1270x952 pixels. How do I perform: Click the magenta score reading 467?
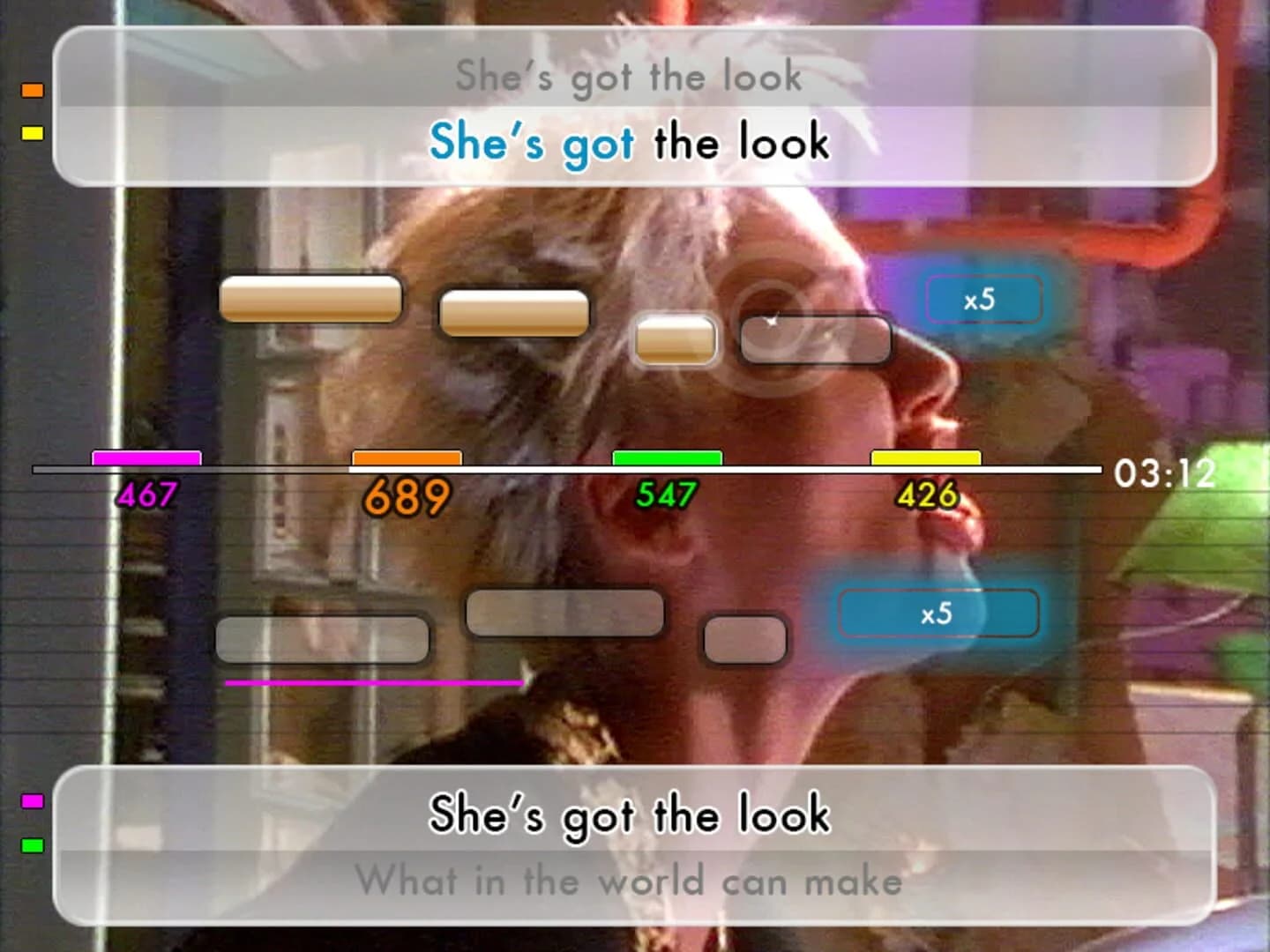click(148, 495)
